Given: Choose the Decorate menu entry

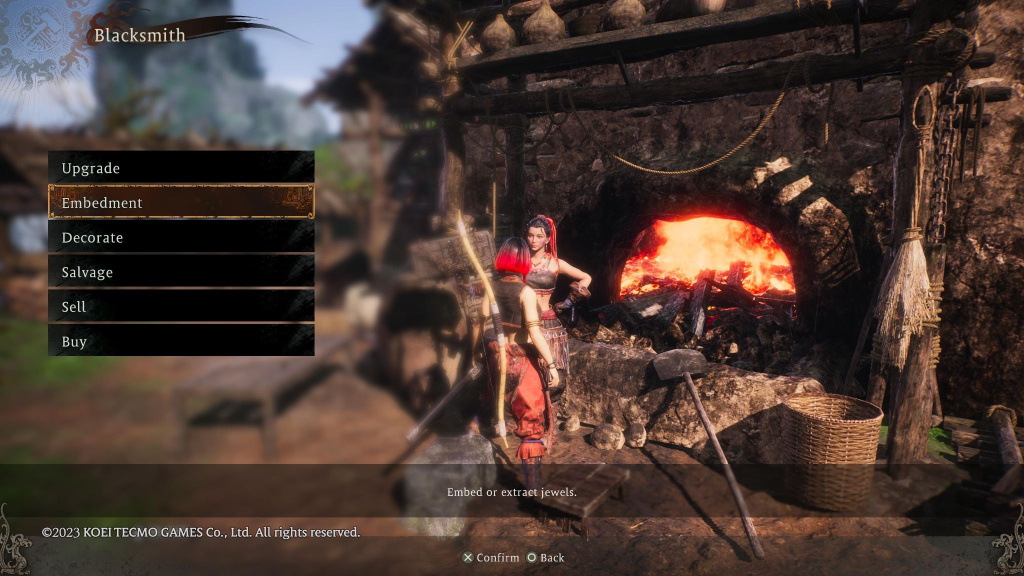Looking at the screenshot, I should (181, 237).
